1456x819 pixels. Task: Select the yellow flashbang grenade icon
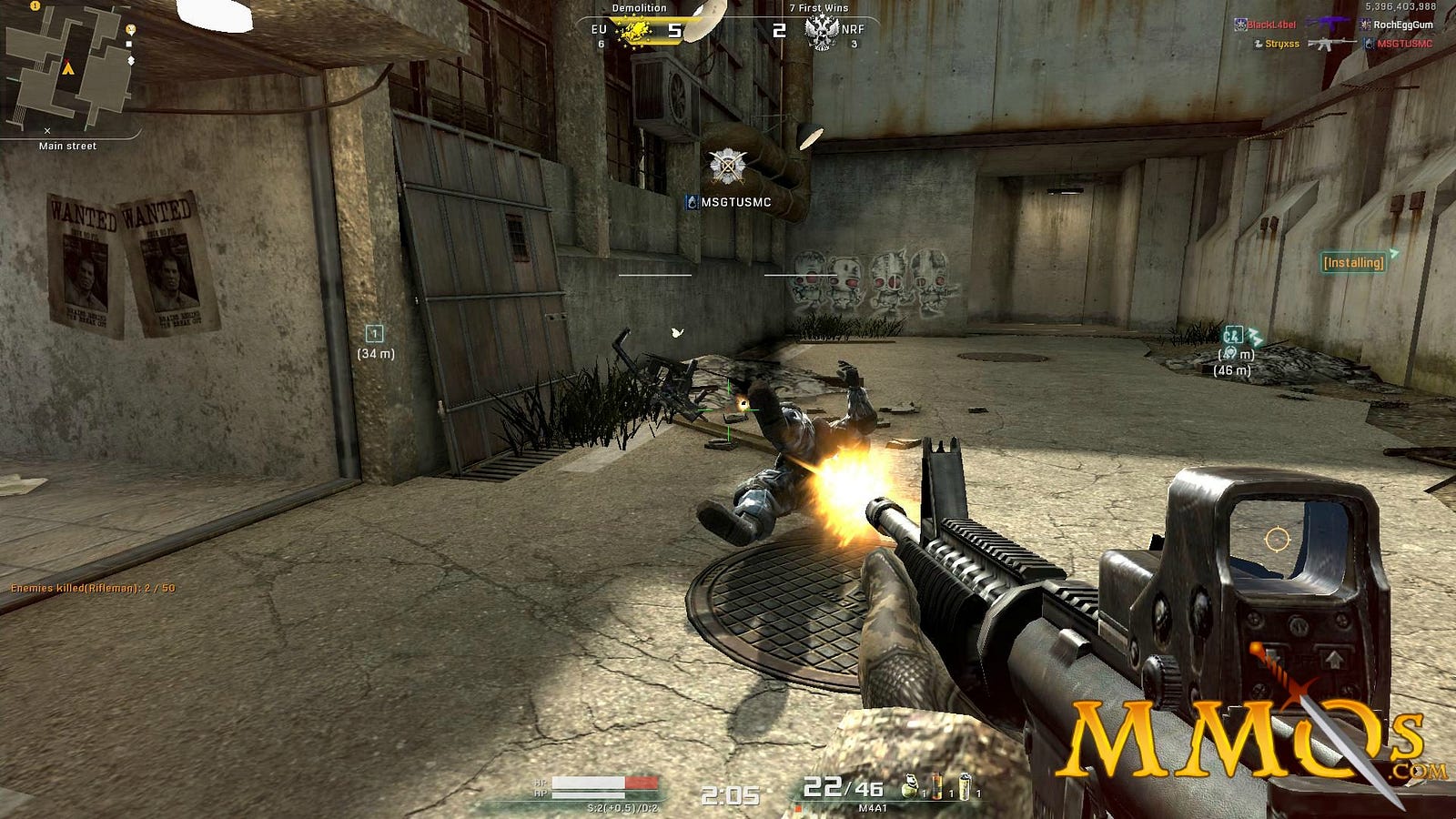(965, 786)
